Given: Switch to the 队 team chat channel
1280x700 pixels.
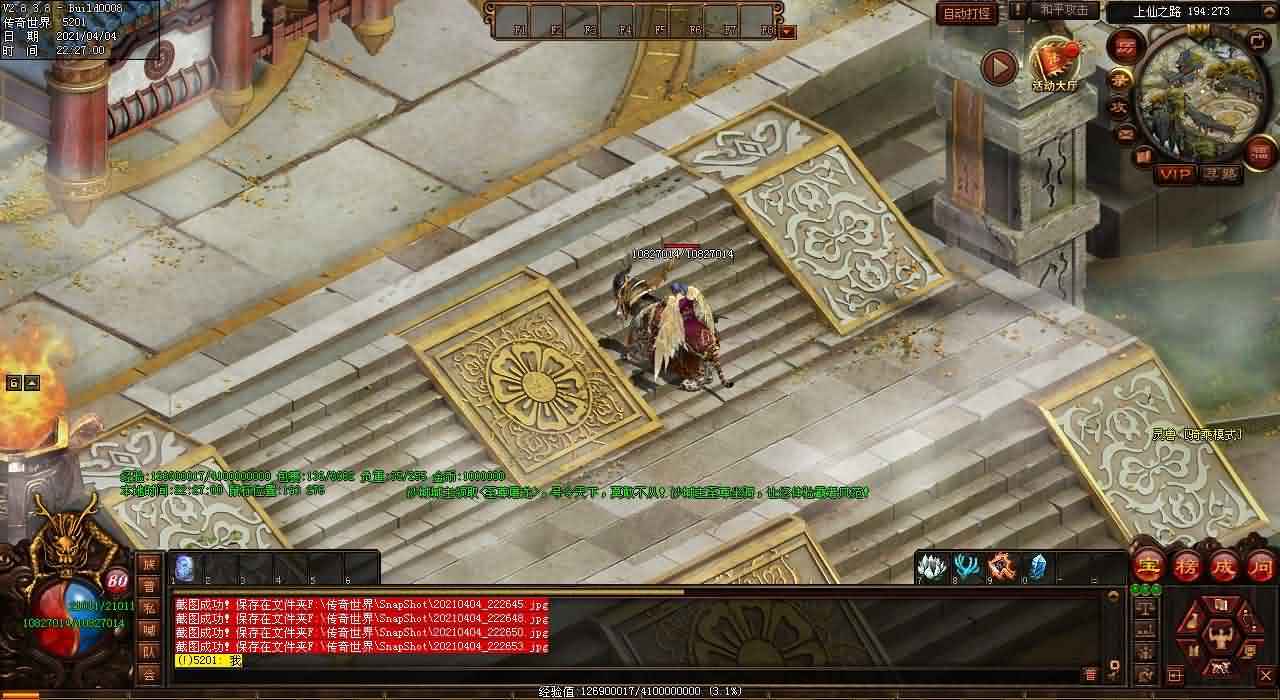Looking at the screenshot, I should pyautogui.click(x=148, y=652).
